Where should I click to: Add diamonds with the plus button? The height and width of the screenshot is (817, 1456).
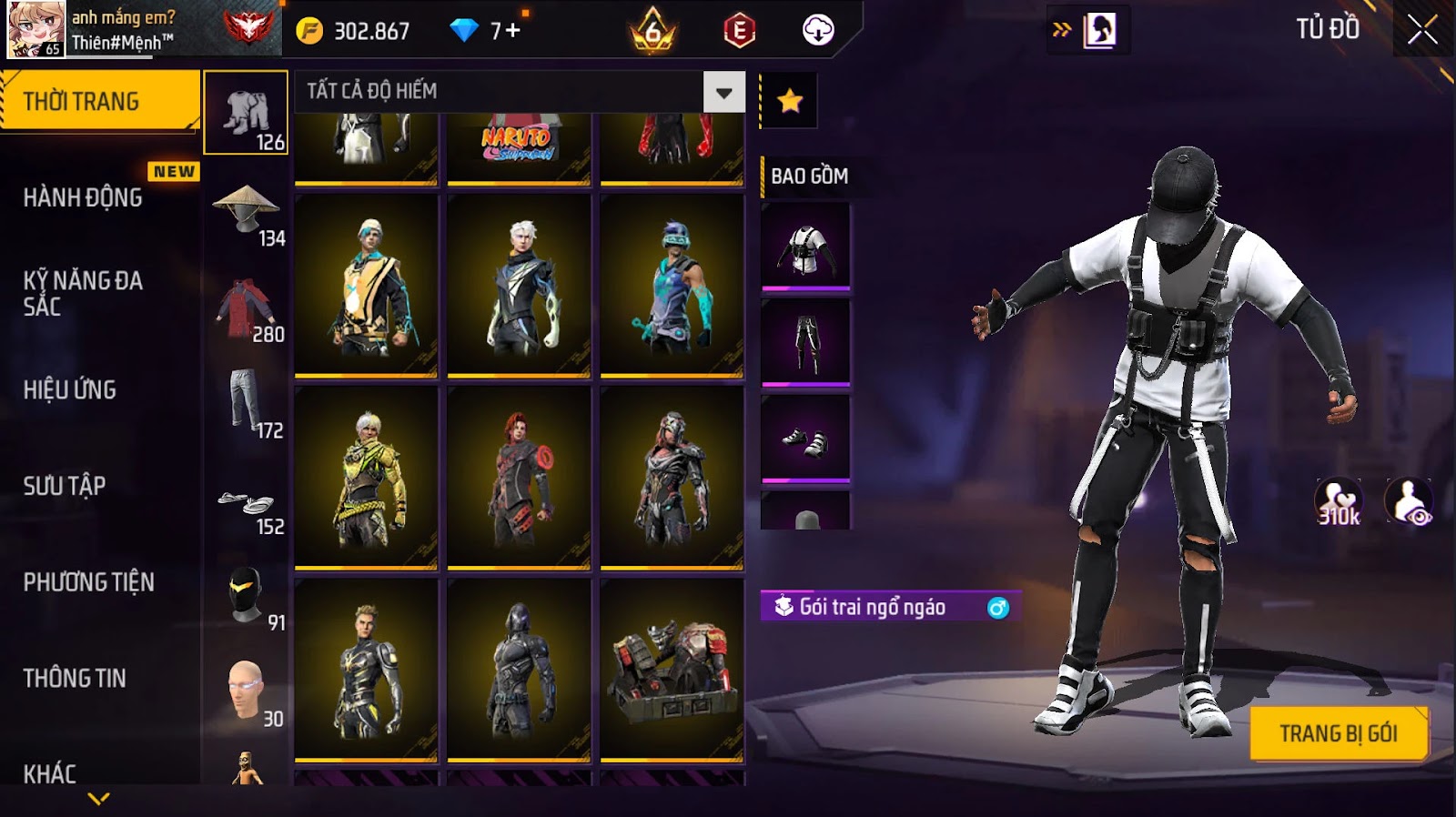click(512, 31)
